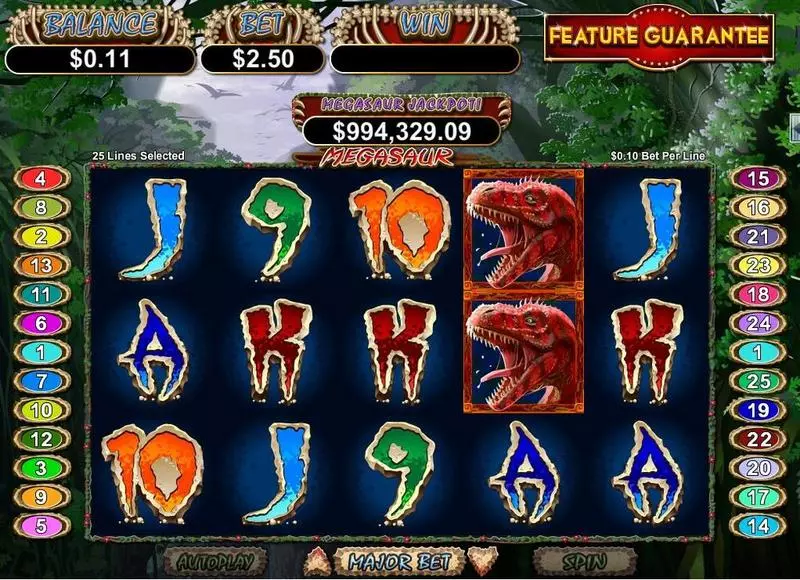The height and width of the screenshot is (580, 800).
Task: Pick payline 10 marker
Action: click(40, 410)
